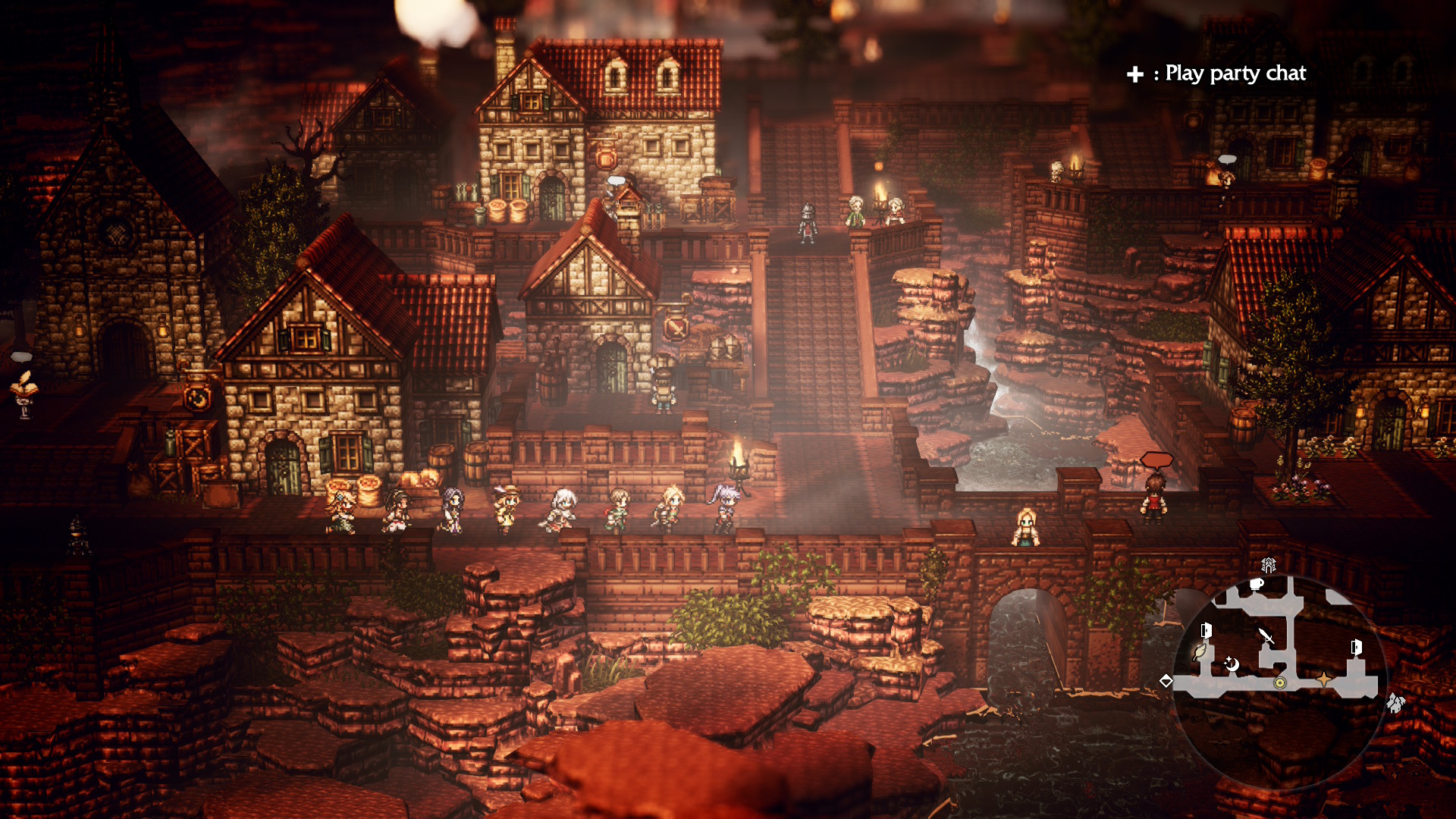This screenshot has height=819, width=1456.
Task: Select the yellow player position marker on the minimap
Action: click(1281, 683)
